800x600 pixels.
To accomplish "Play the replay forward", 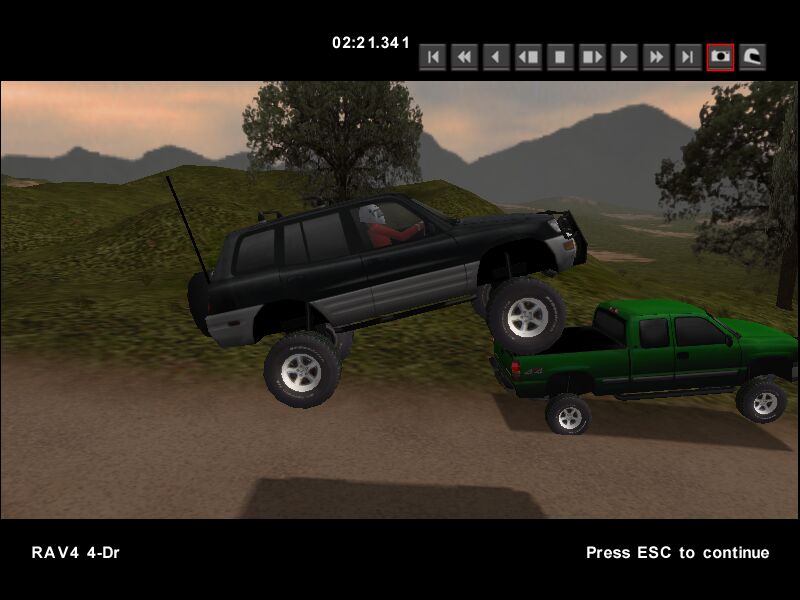I will (624, 57).
